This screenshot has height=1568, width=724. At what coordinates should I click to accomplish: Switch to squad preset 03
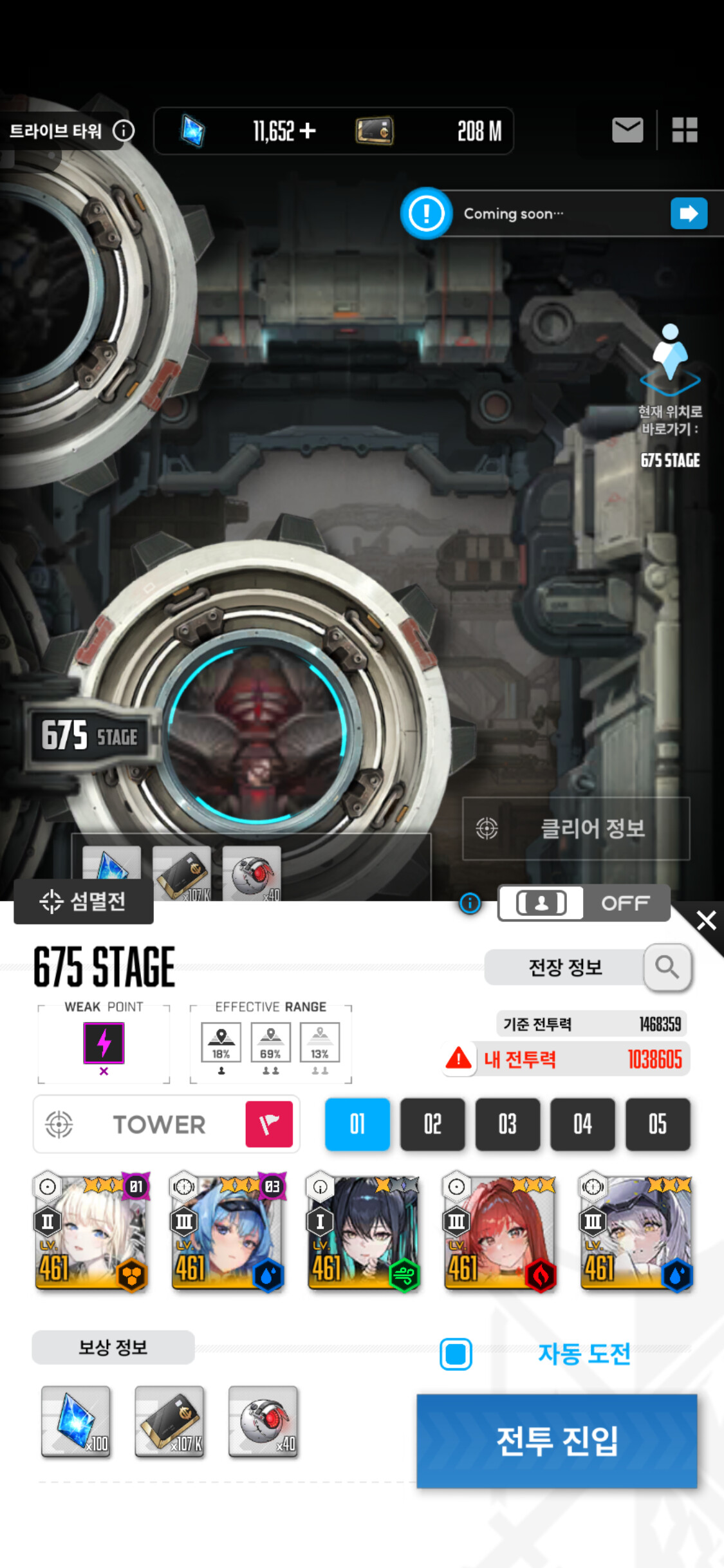click(x=508, y=1124)
